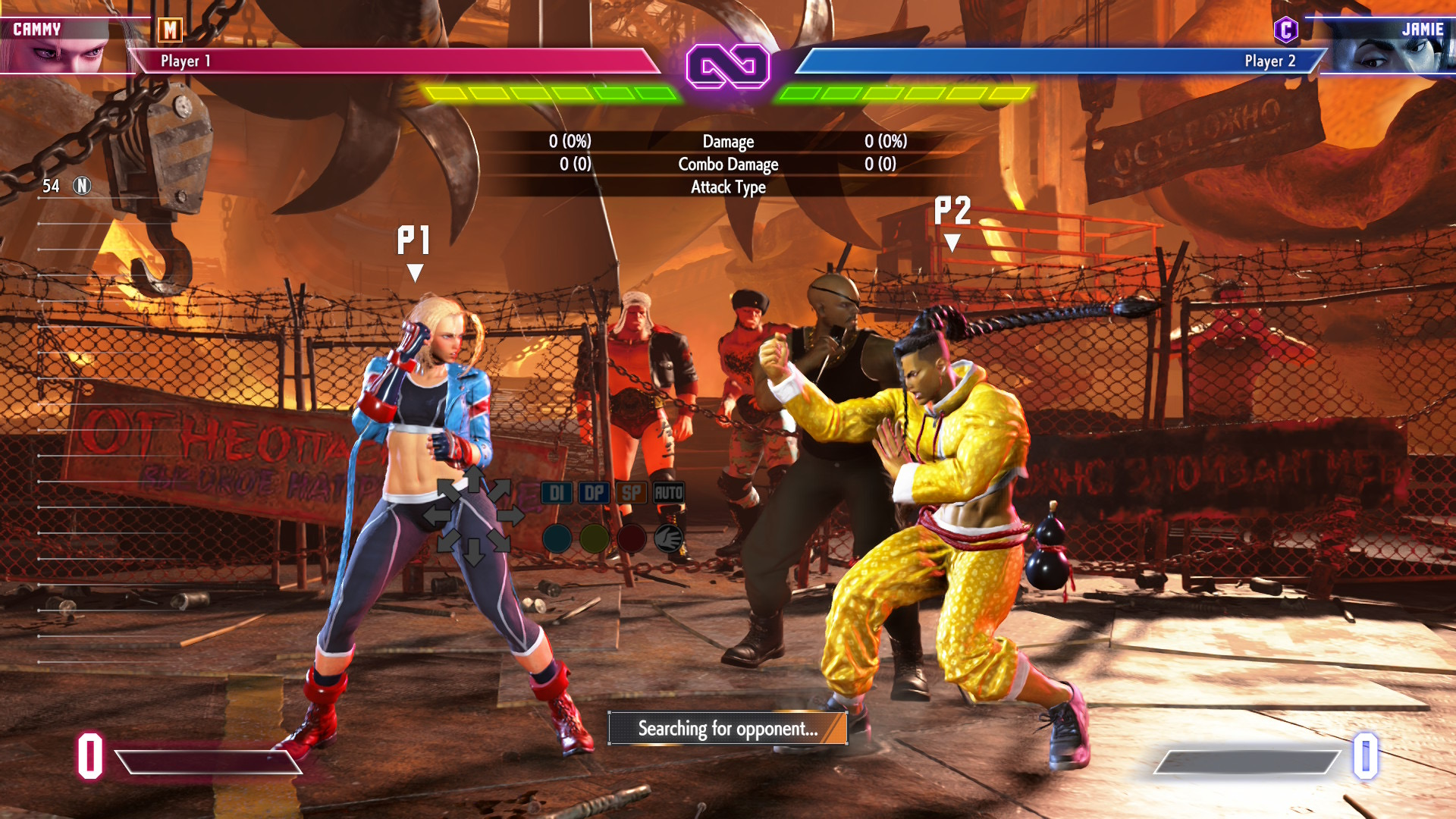This screenshot has height=819, width=1456.
Task: Select the DP shortcut icon
Action: pos(596,492)
